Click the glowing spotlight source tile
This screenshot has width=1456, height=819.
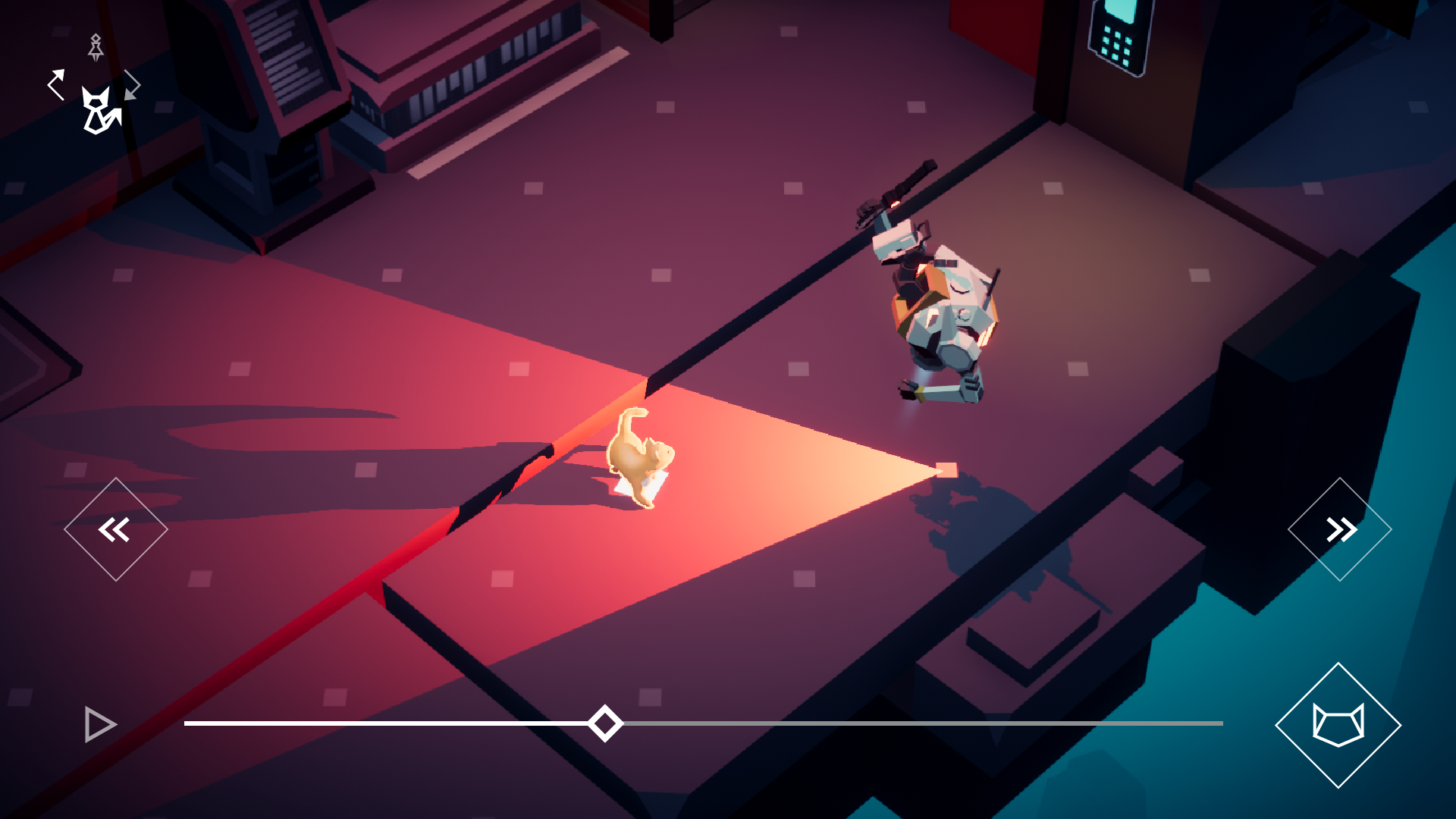[946, 470]
